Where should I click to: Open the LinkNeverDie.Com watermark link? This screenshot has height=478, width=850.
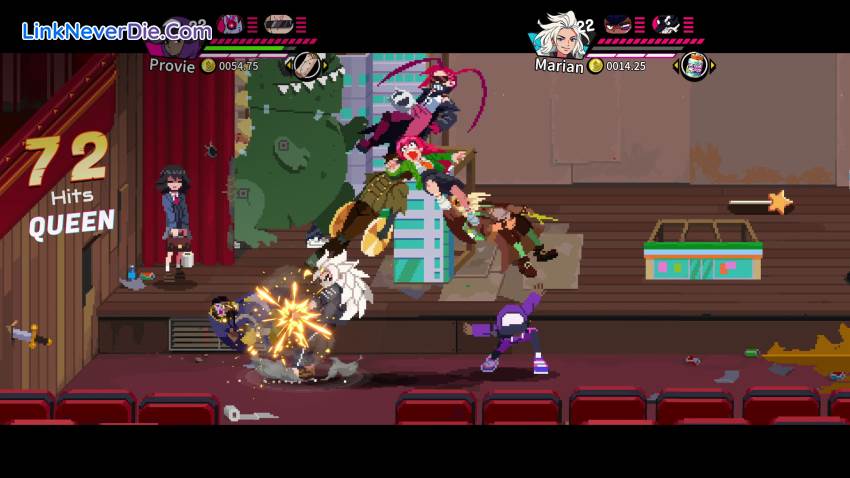116,31
